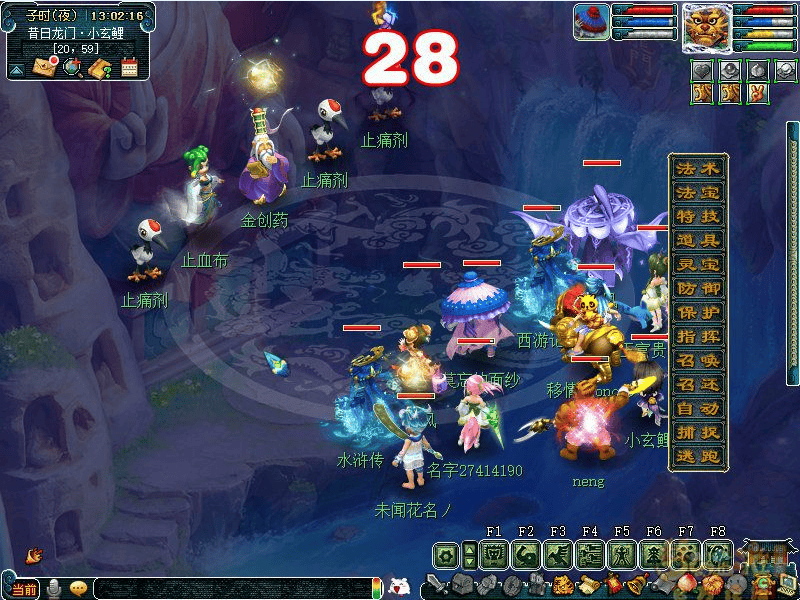Toggle the microphone voice chat icon
The image size is (800, 600).
(54, 588)
